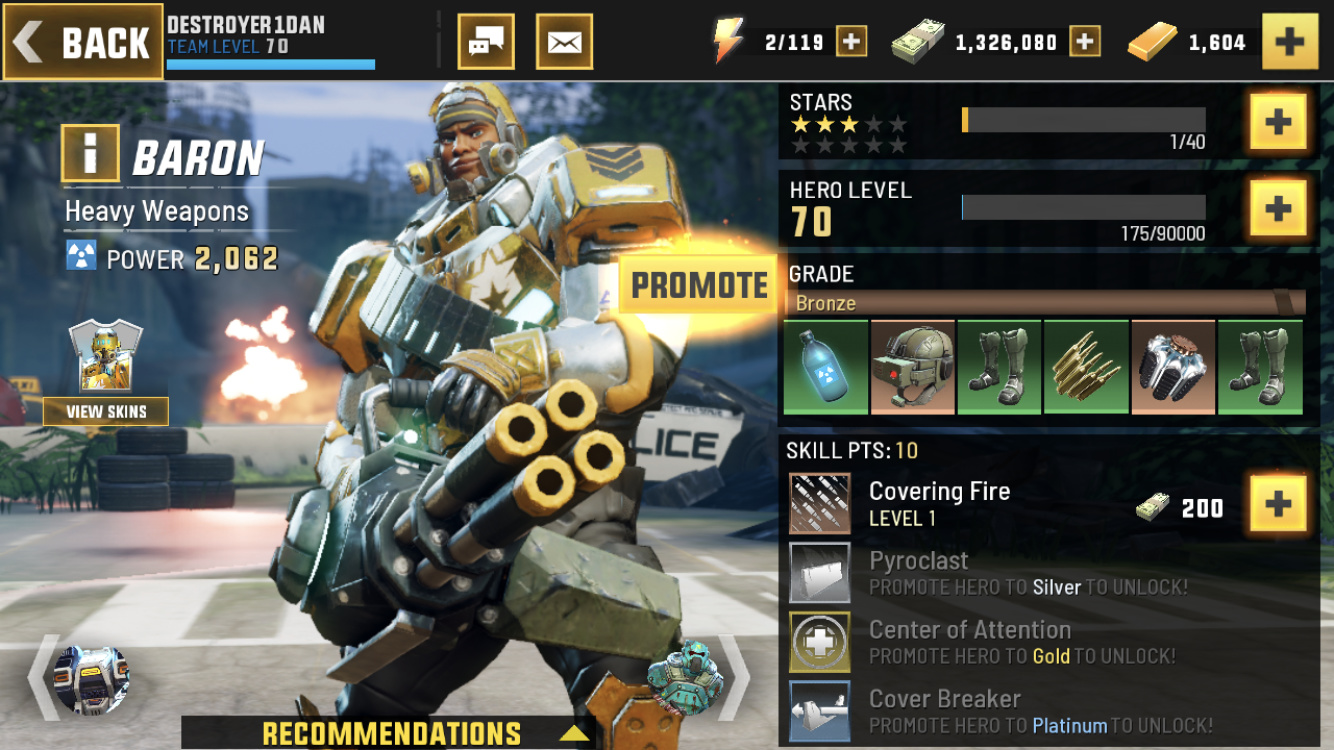Screen dimensions: 1334x750
Task: Select the helmet gear slot
Action: [x=912, y=367]
